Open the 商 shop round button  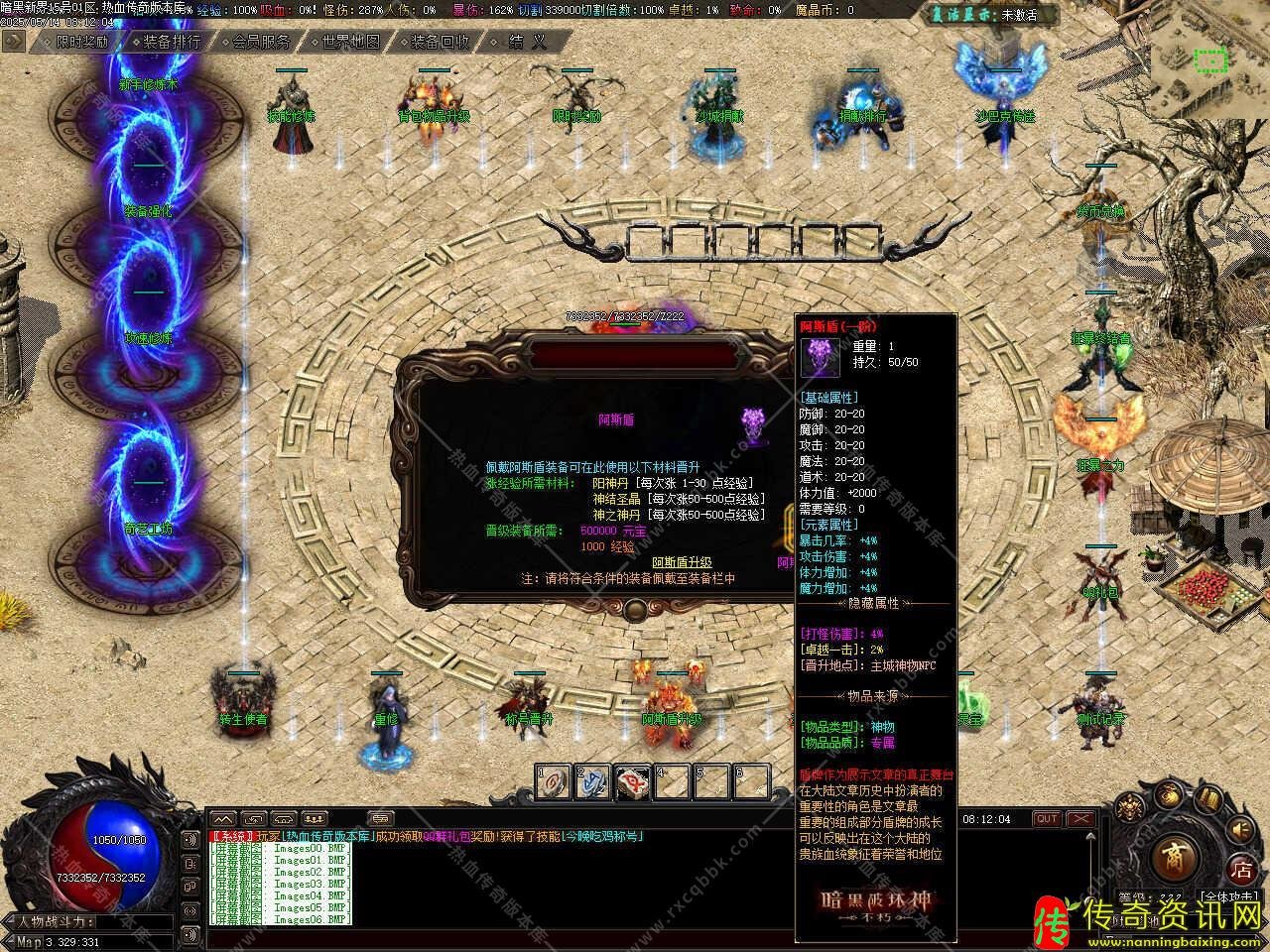(1175, 859)
